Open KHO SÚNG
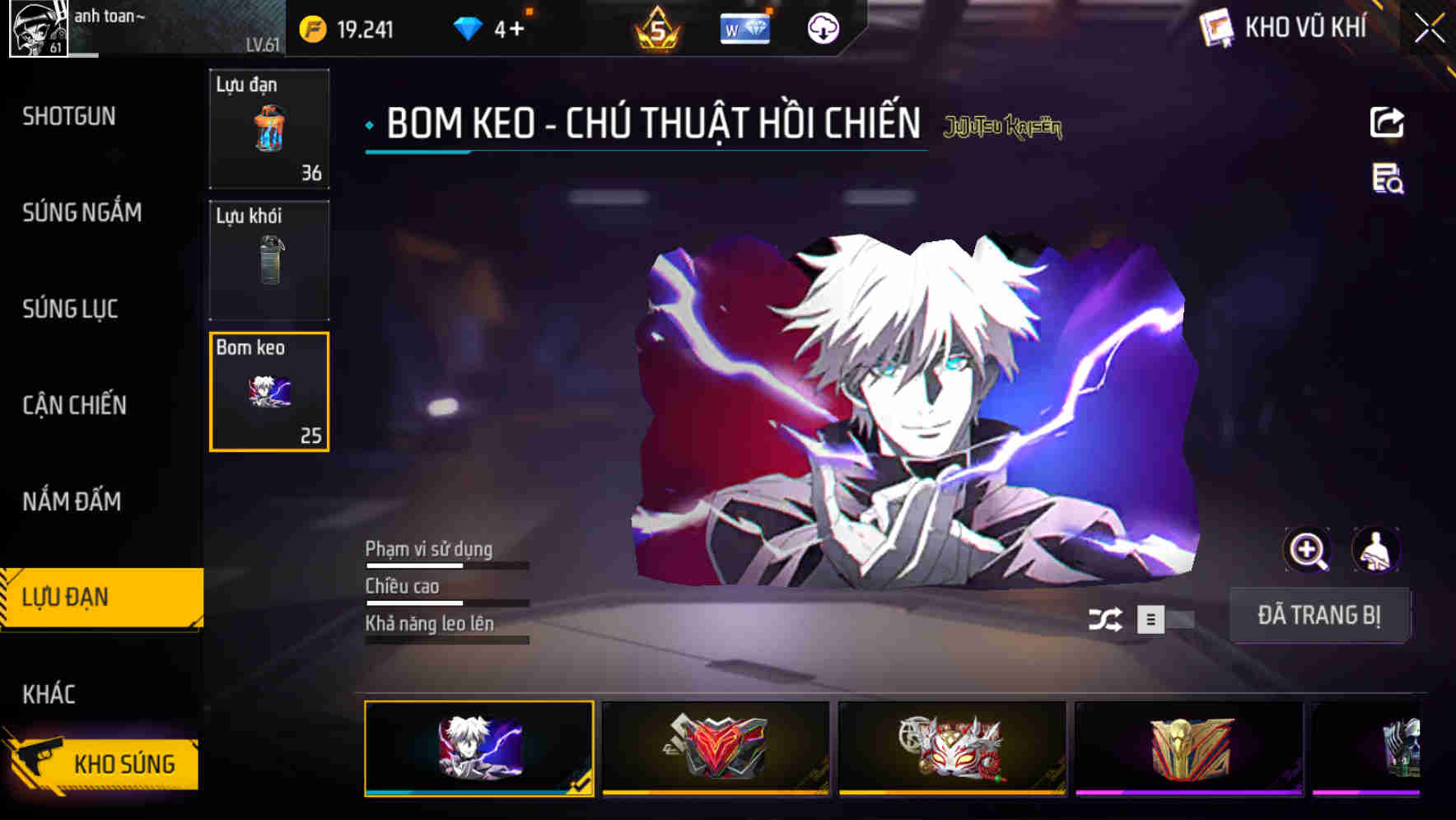 (x=115, y=762)
